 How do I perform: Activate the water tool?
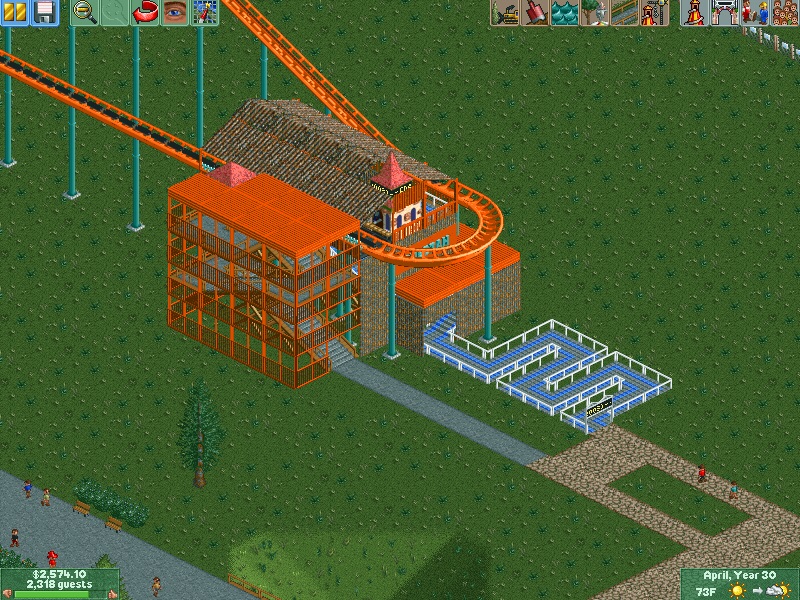[564, 13]
